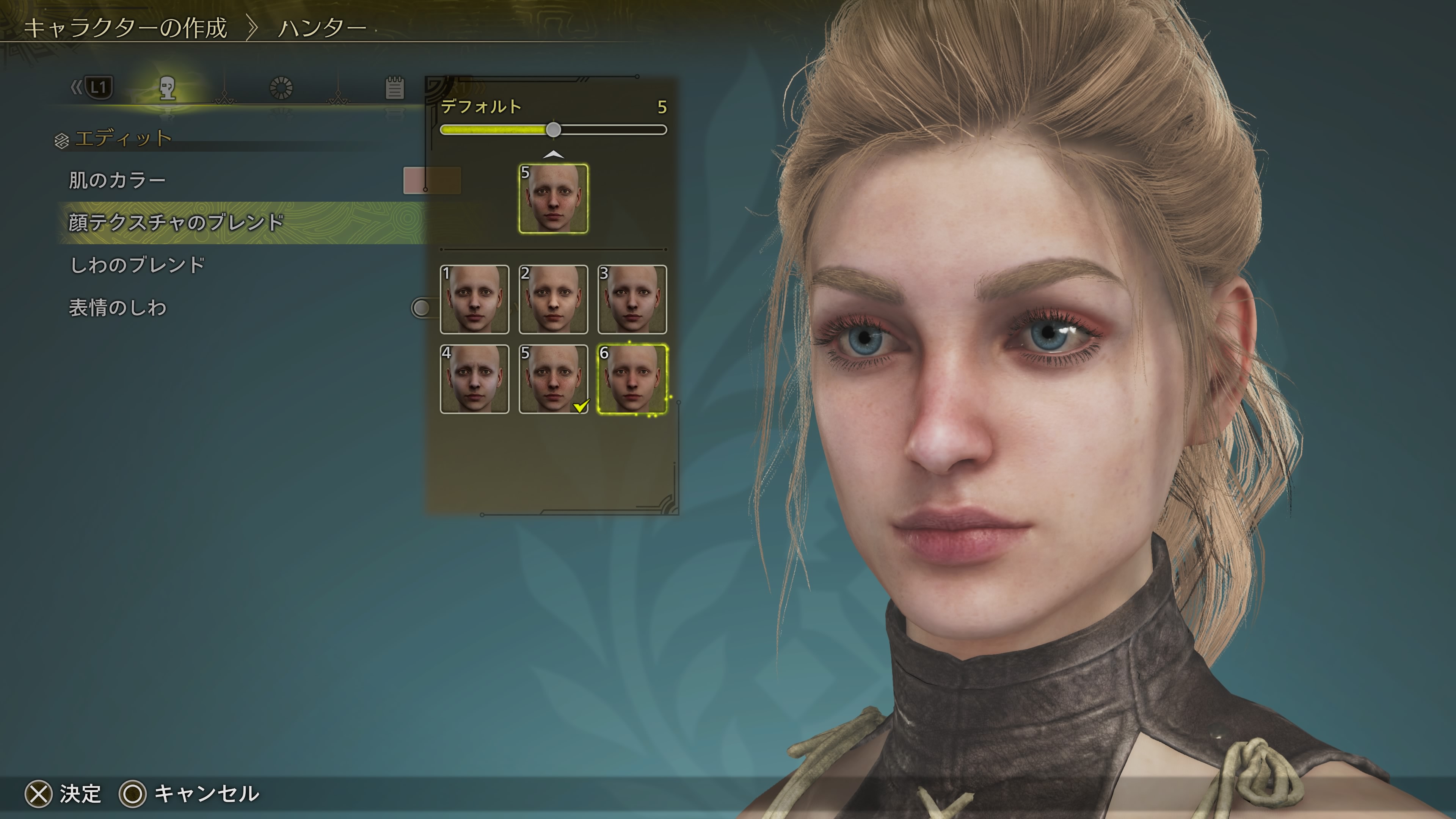
Task: Toggle the 表情のしわ switch
Action: (x=421, y=308)
